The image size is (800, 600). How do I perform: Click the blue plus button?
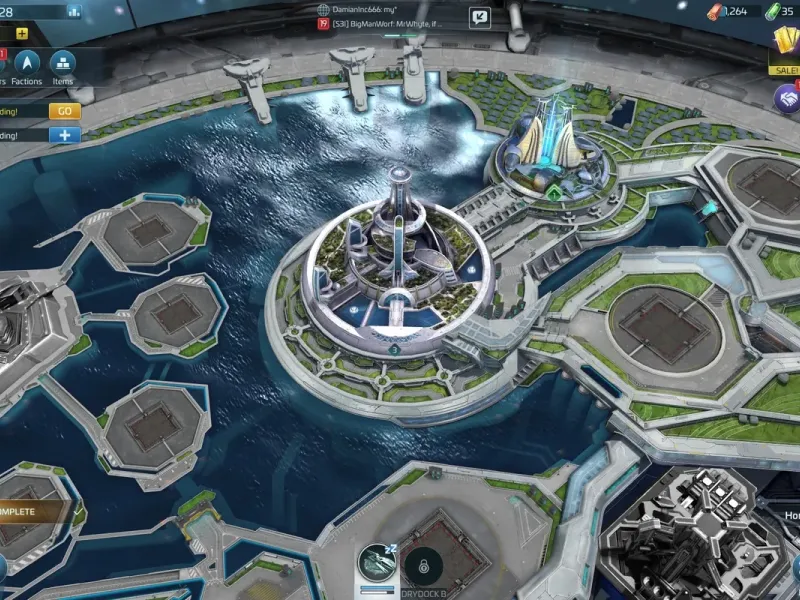pos(64,134)
